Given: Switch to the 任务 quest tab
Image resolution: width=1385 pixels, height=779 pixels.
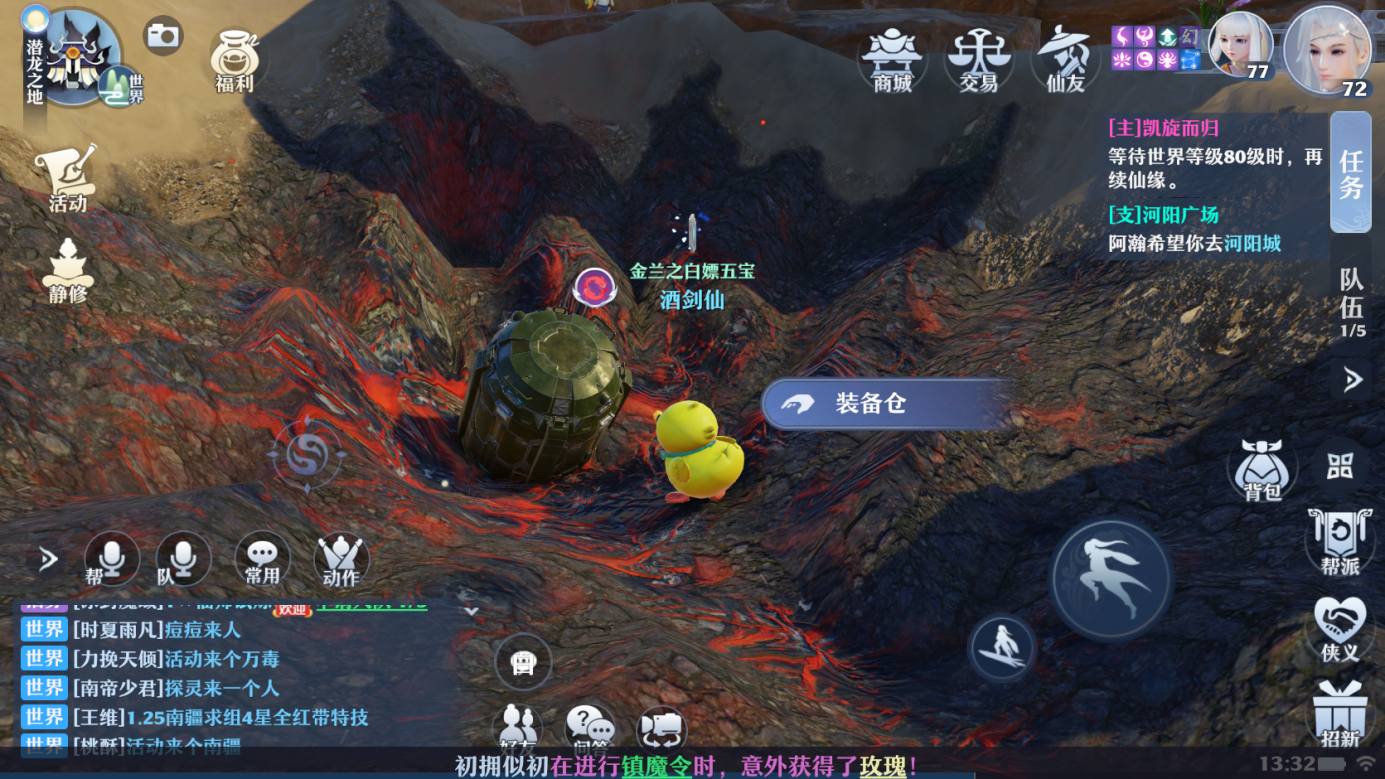Looking at the screenshot, I should (1351, 173).
